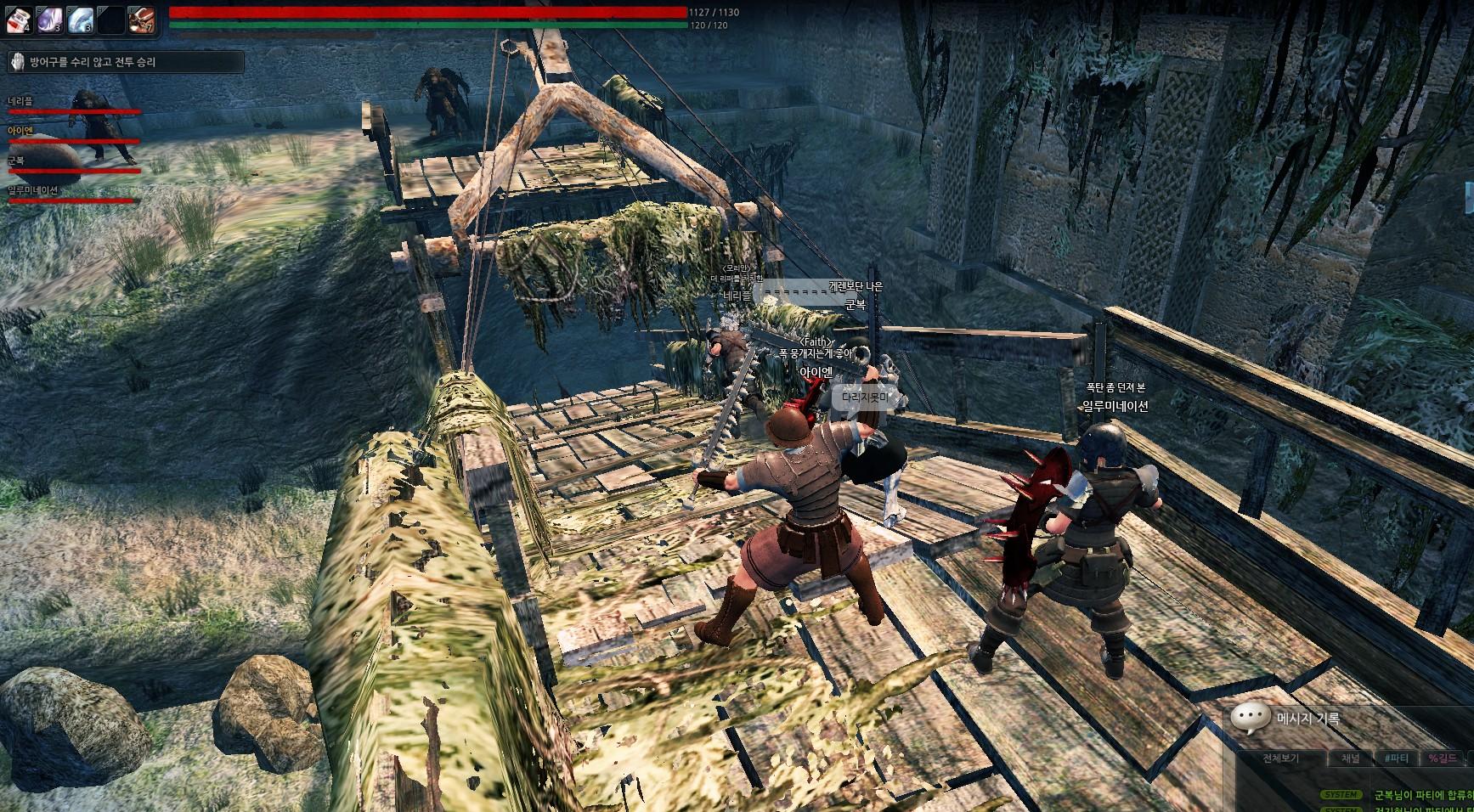The image size is (1474, 812).
Task: Select the purple orb item in slot 2
Action: pyautogui.click(x=49, y=19)
